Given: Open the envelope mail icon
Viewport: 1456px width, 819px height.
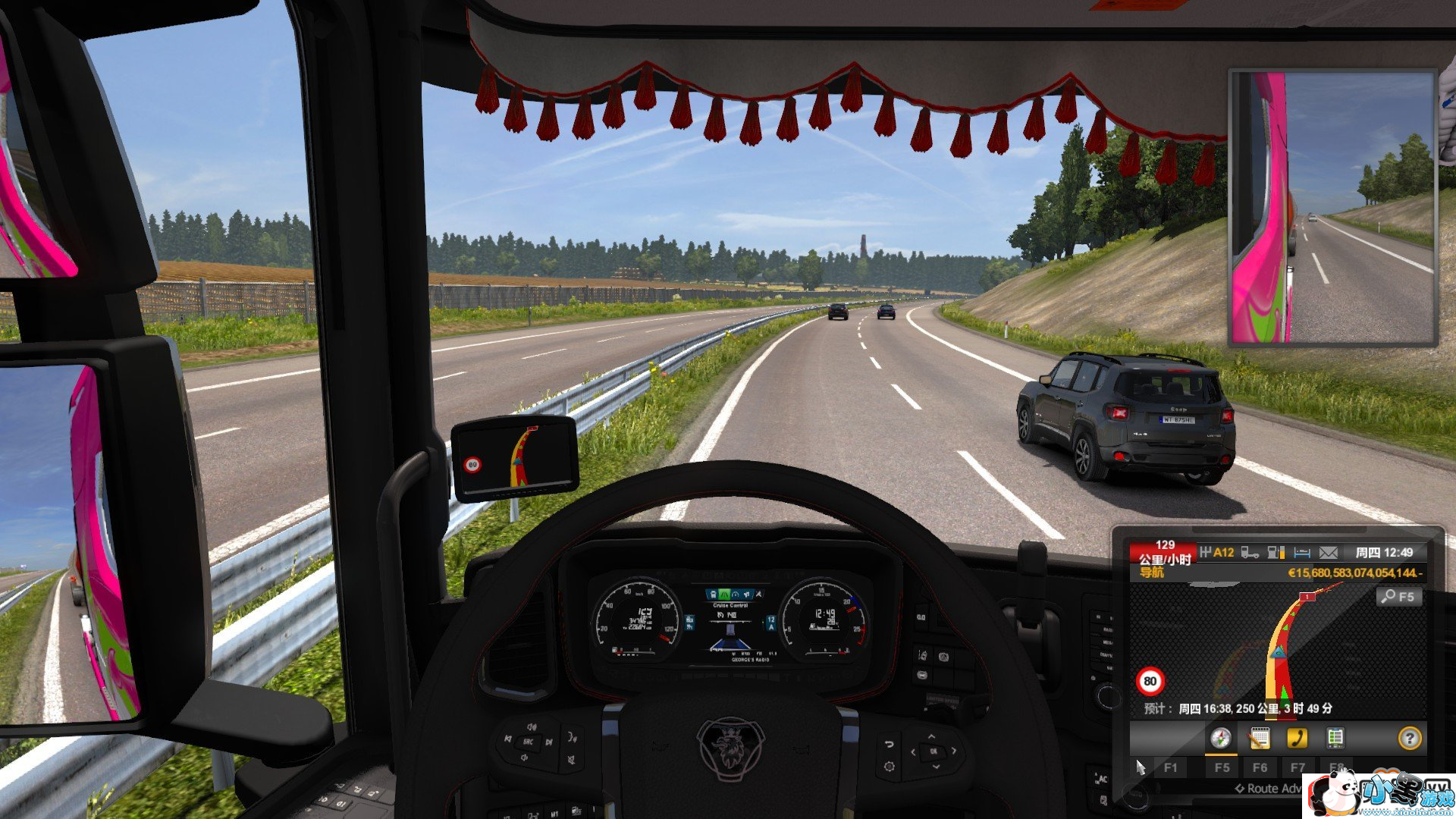Looking at the screenshot, I should pyautogui.click(x=1328, y=553).
